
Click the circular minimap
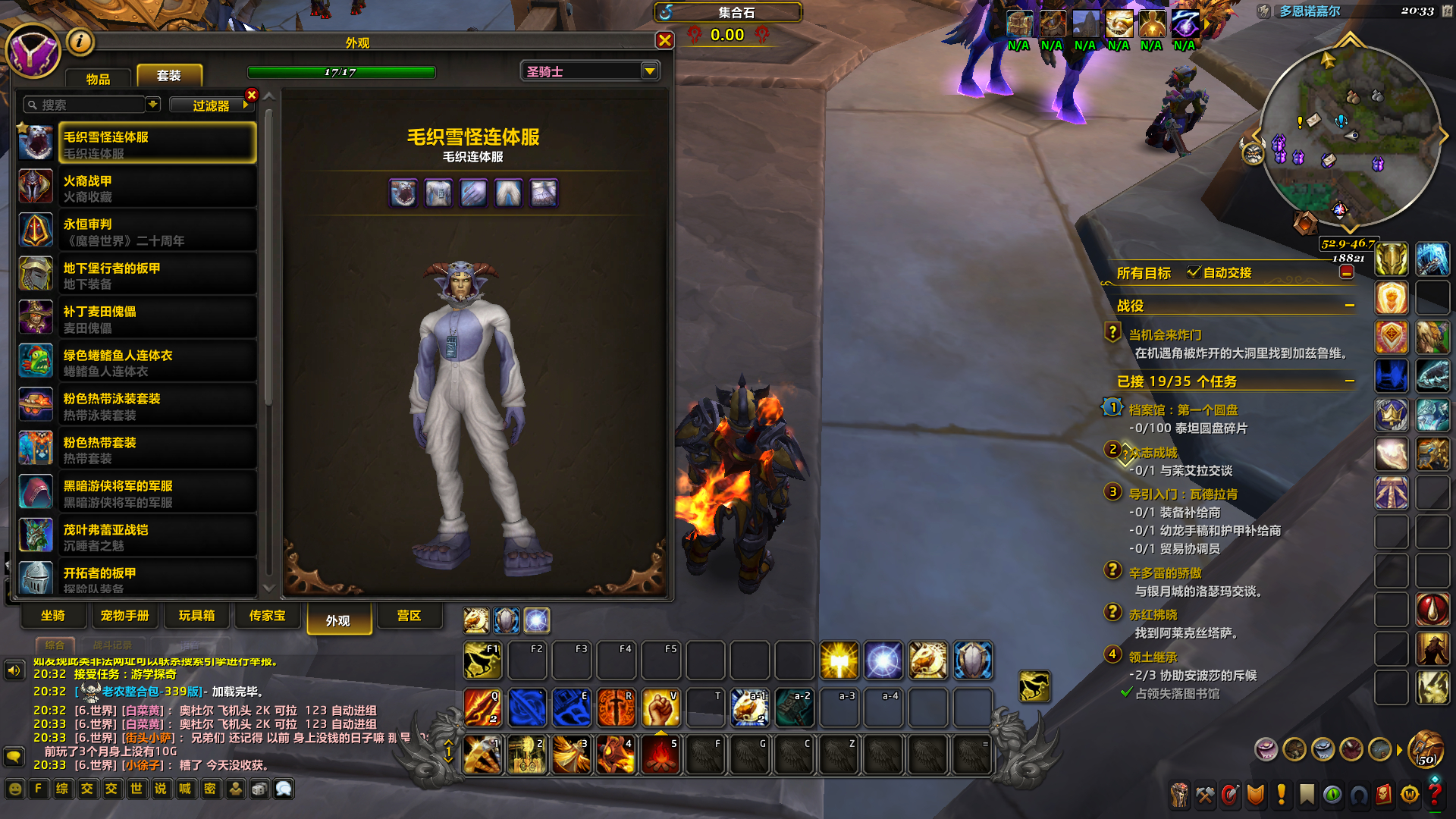1349,138
